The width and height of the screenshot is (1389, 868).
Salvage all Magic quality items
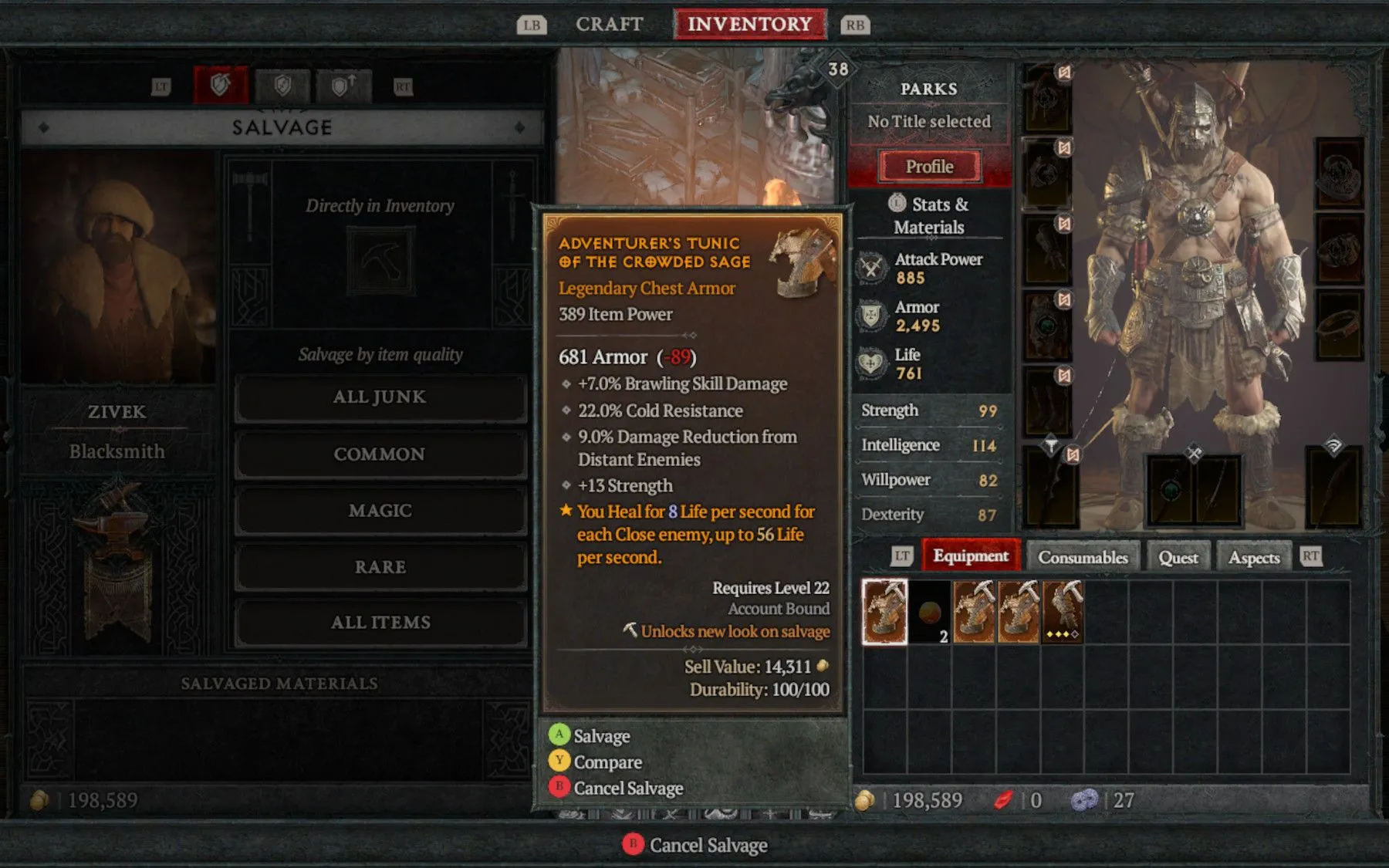[x=380, y=511]
